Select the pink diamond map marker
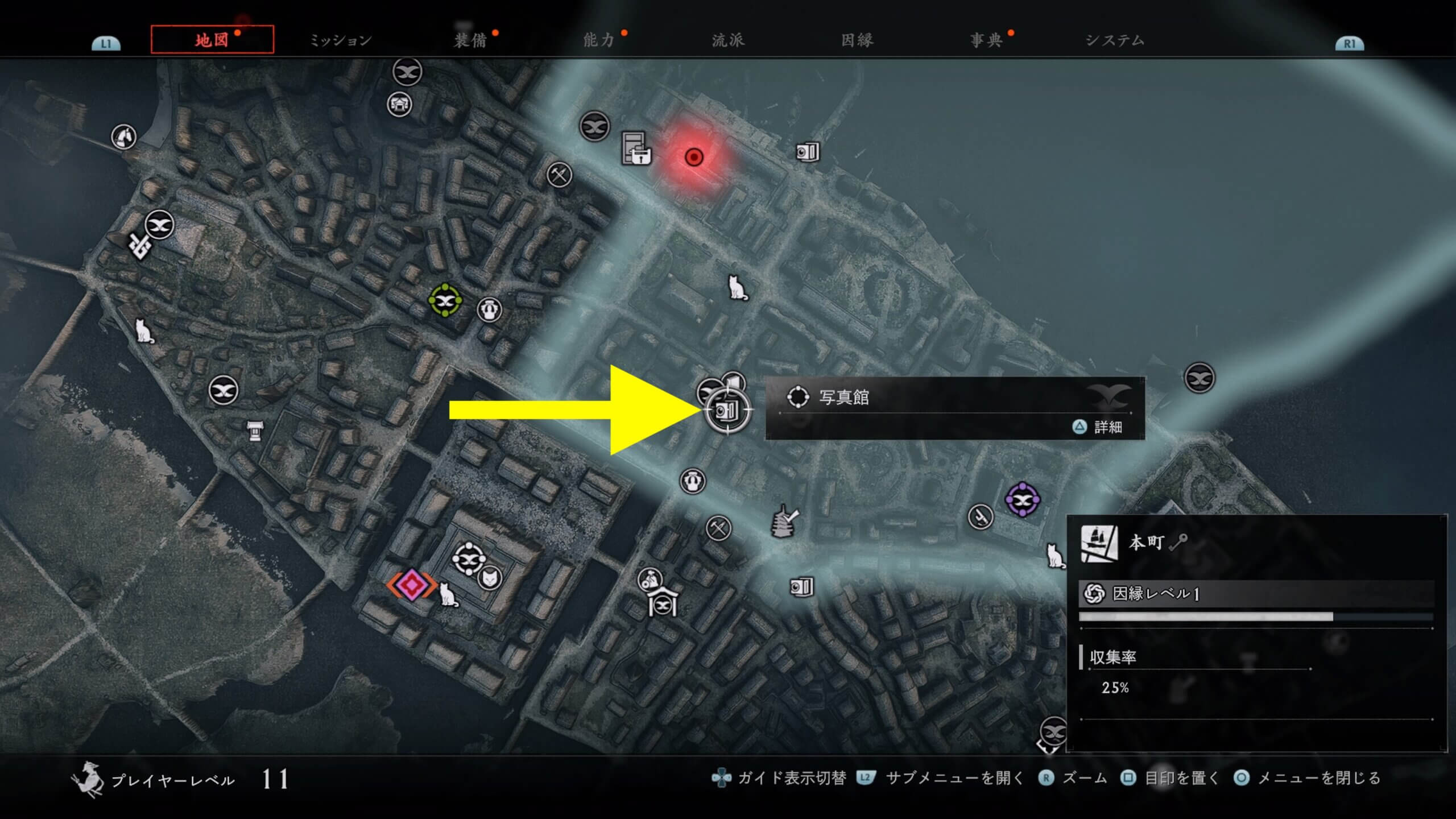This screenshot has height=819, width=1456. [411, 584]
